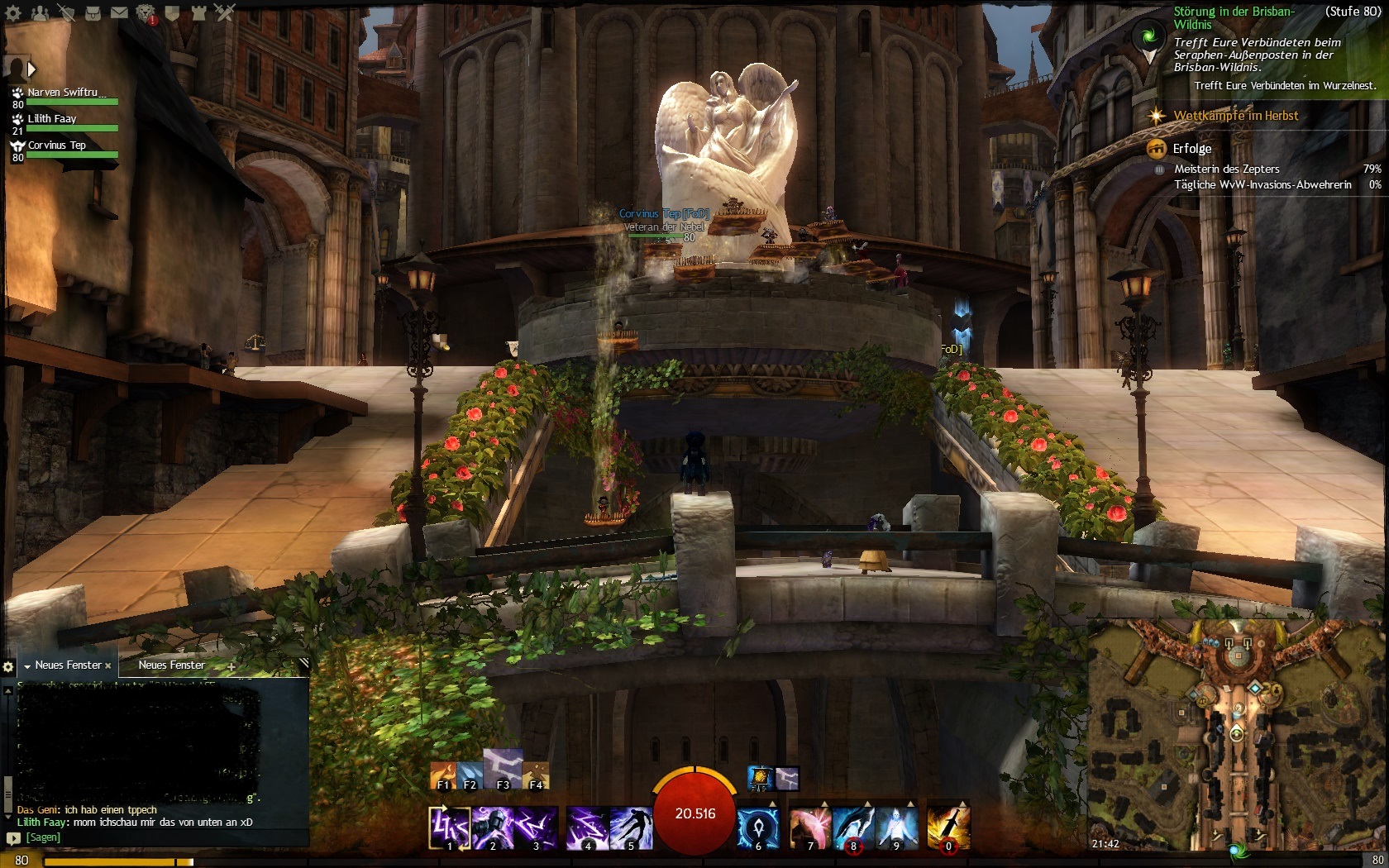The height and width of the screenshot is (868, 1389).
Task: Switch to fire attunement F1
Action: (x=443, y=775)
